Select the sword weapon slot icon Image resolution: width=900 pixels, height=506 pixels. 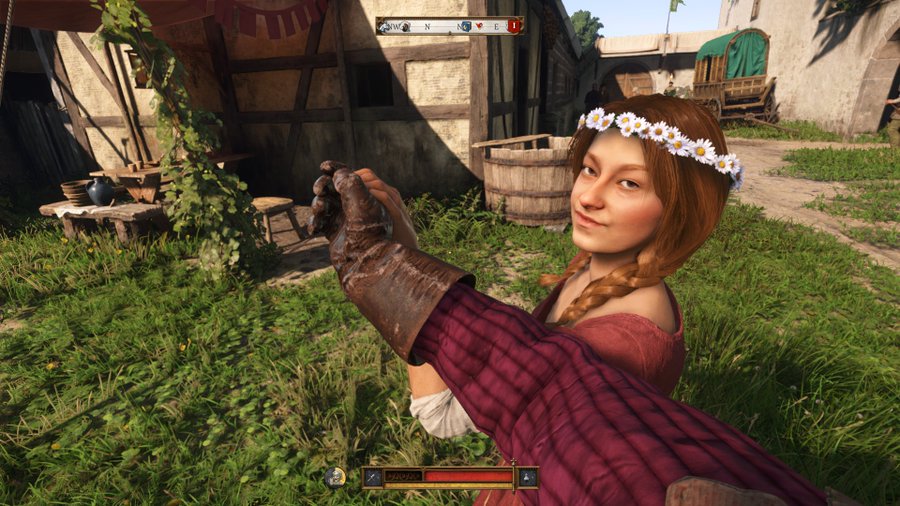coord(373,477)
